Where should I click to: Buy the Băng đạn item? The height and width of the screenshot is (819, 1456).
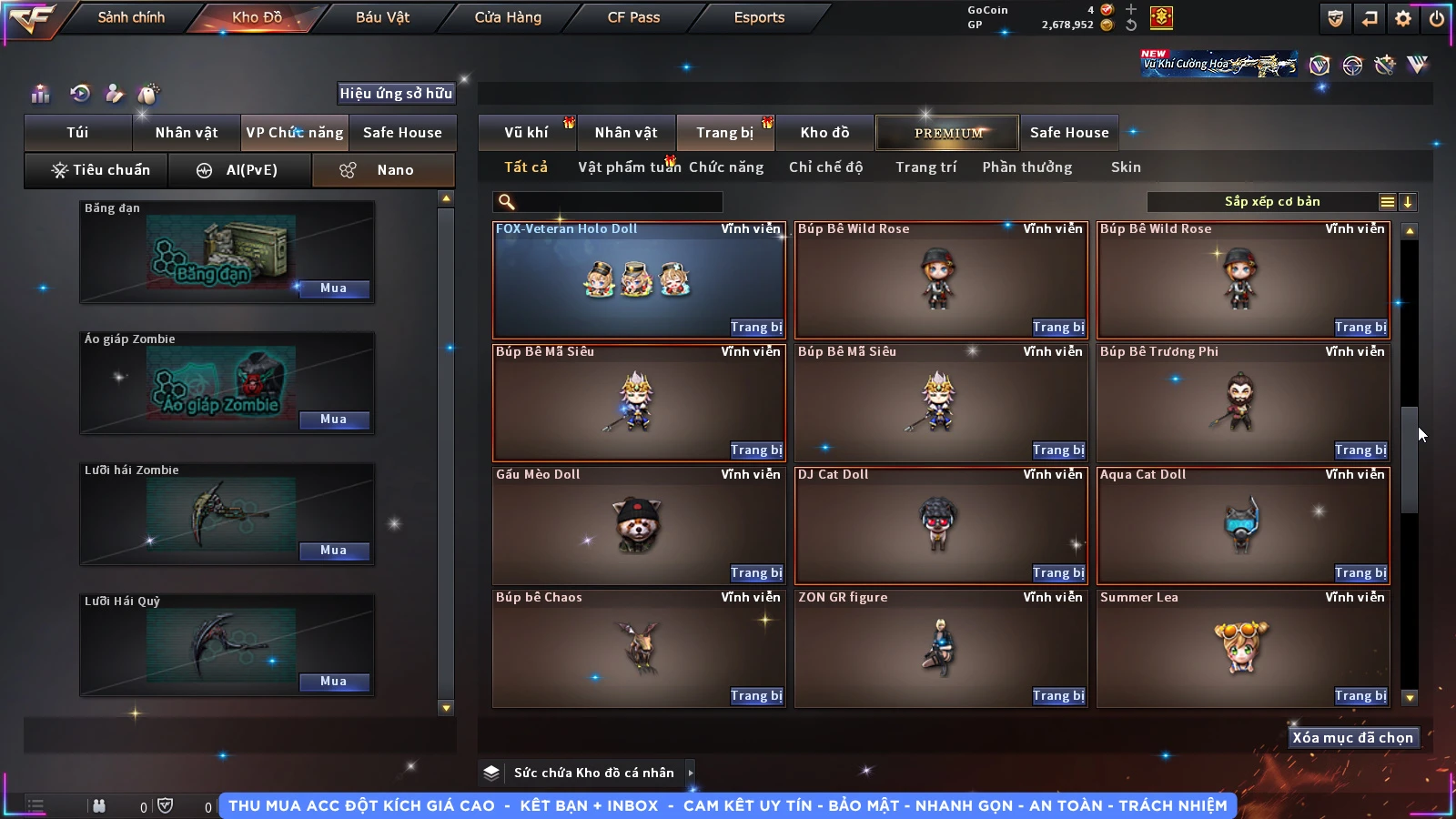(x=333, y=288)
